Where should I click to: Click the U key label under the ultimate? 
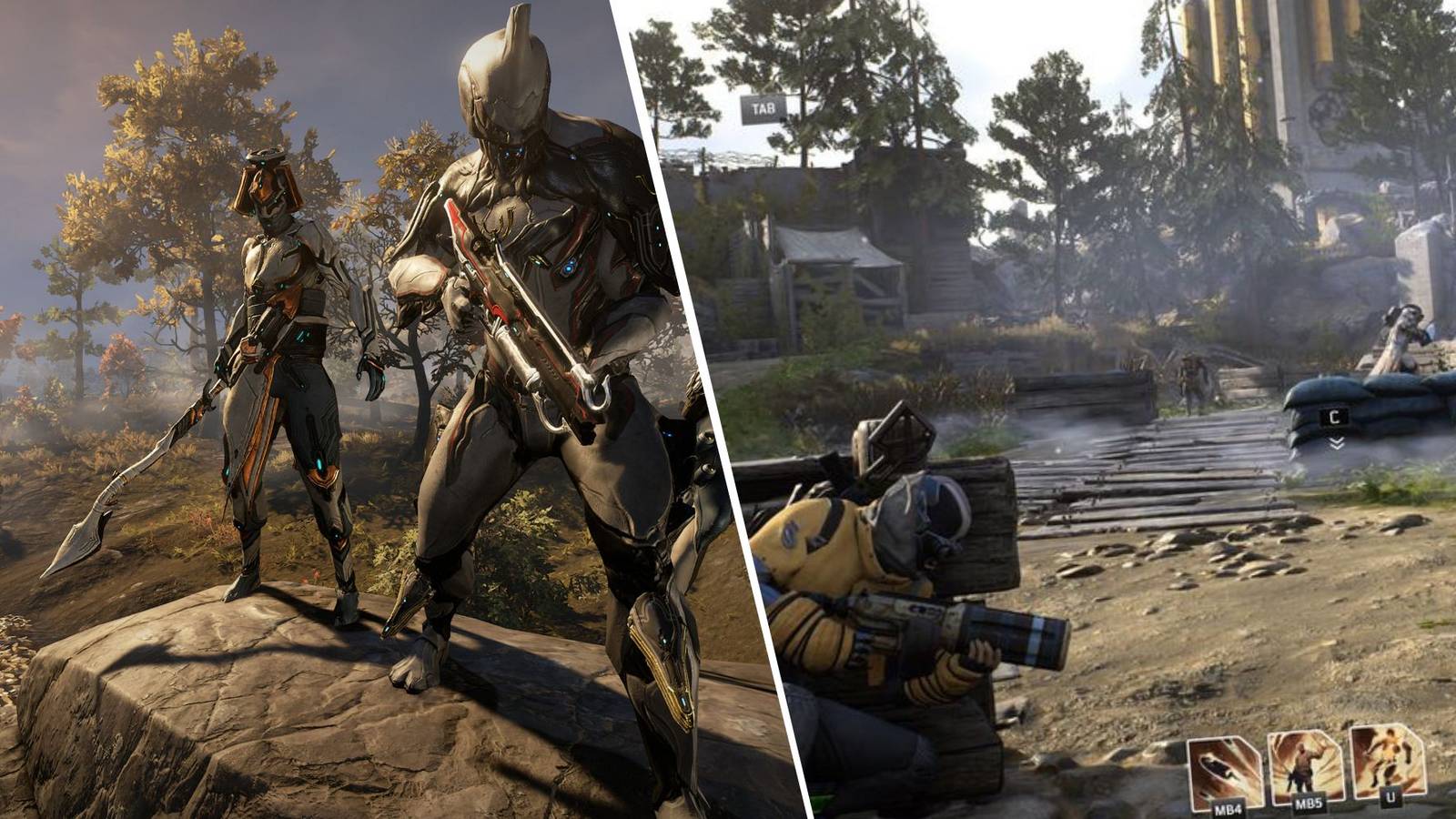pos(1390,797)
